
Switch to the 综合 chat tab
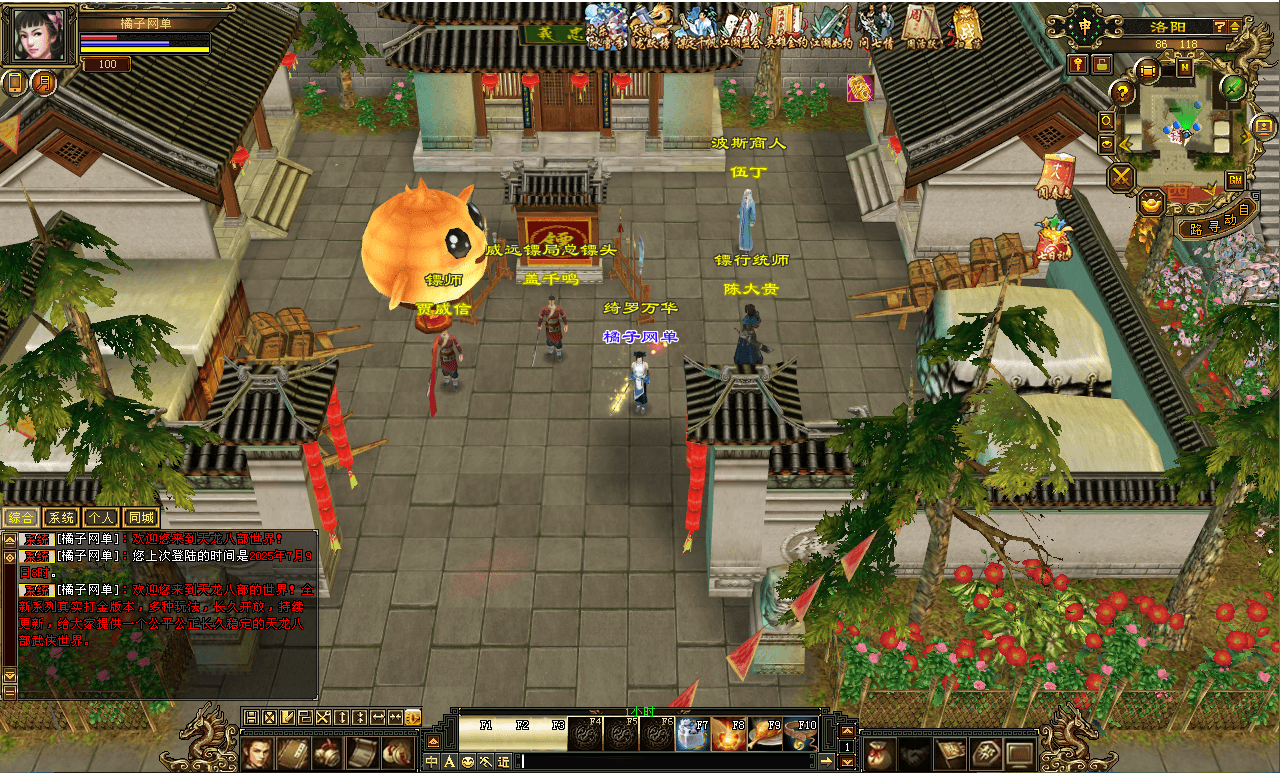pos(21,517)
